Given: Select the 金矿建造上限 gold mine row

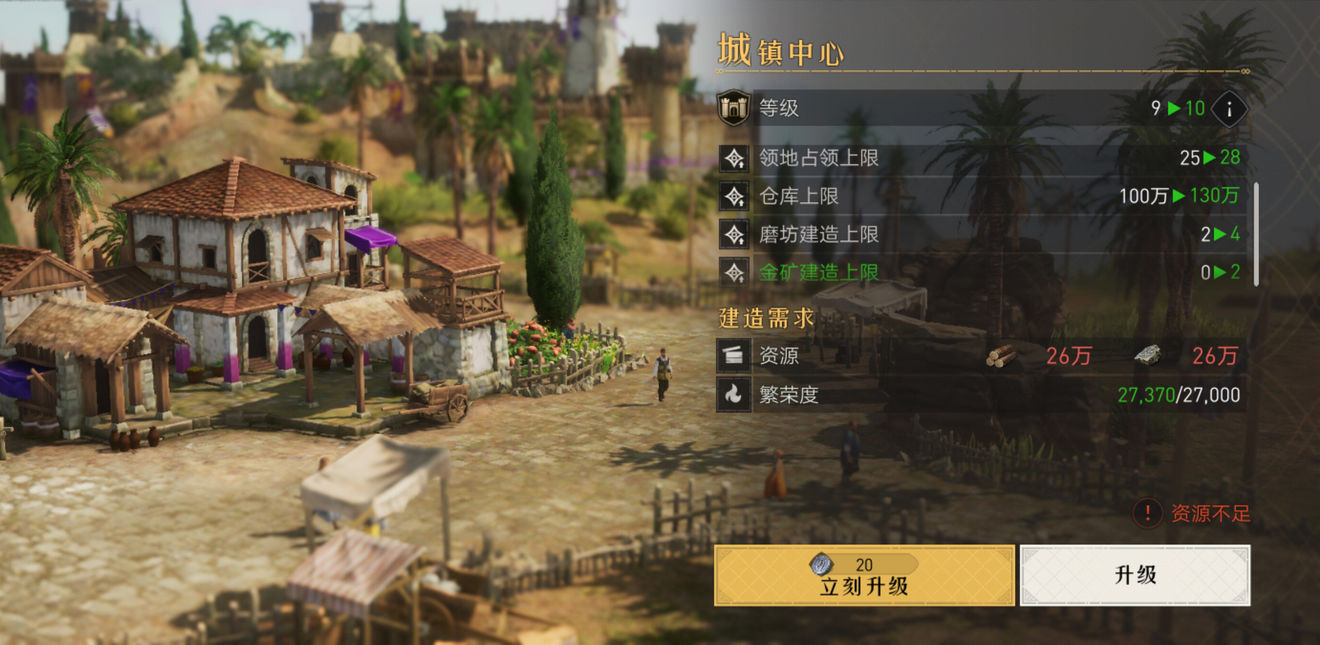Looking at the screenshot, I should [982, 272].
